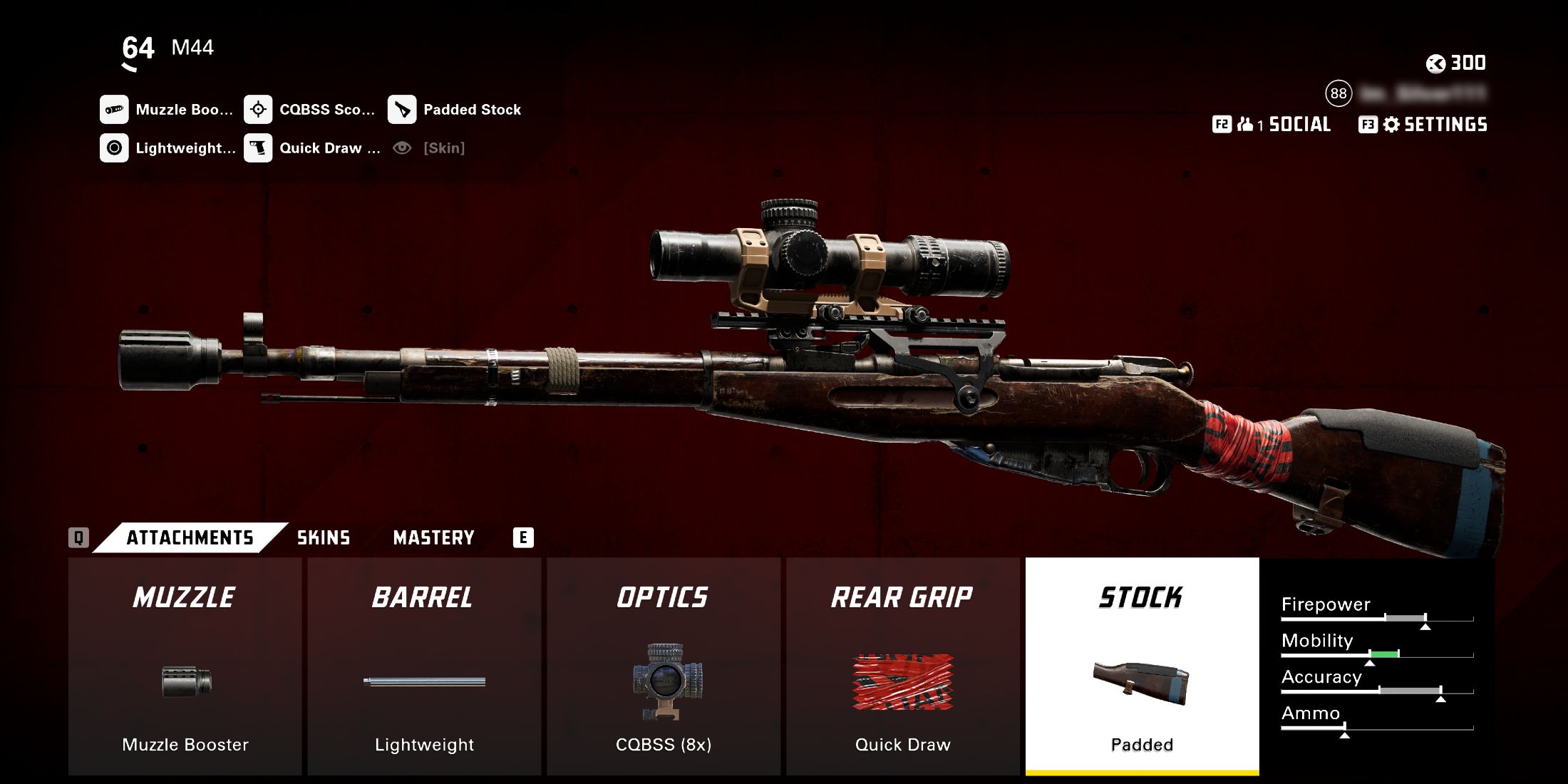
Task: Select the Barrel Lightweight slot
Action: click(424, 666)
